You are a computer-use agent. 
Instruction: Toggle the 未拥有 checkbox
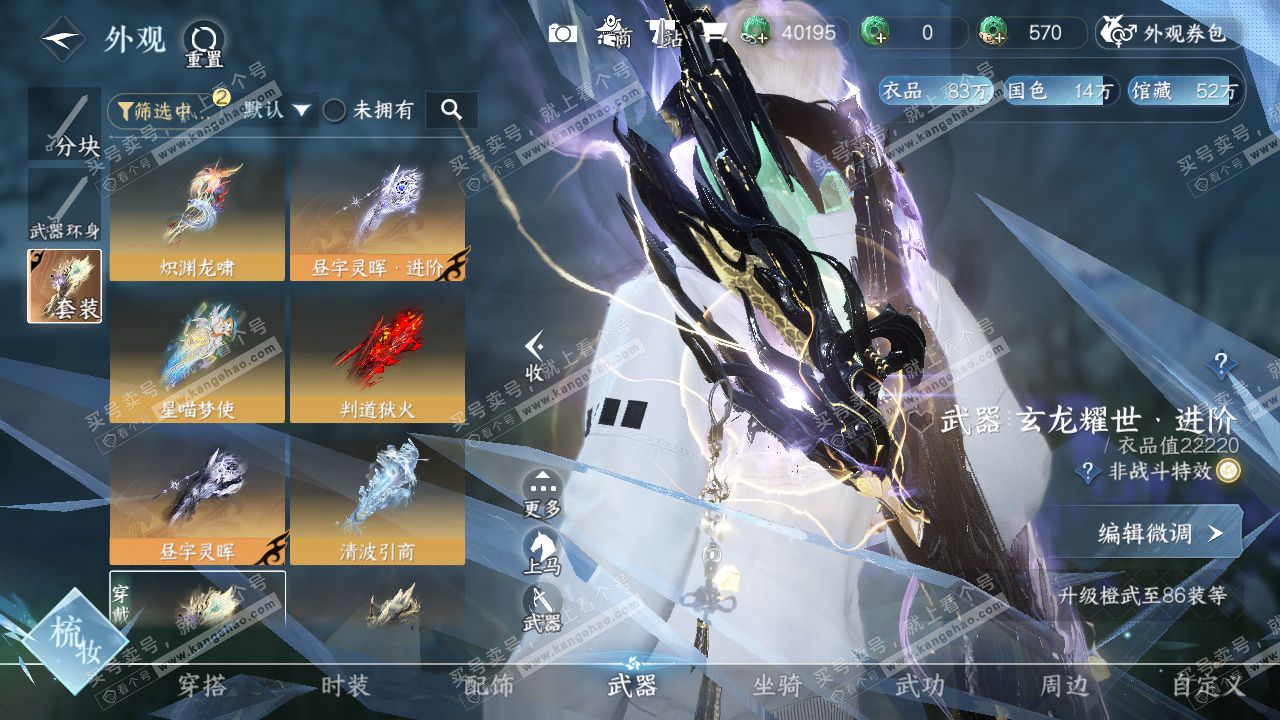pos(335,110)
